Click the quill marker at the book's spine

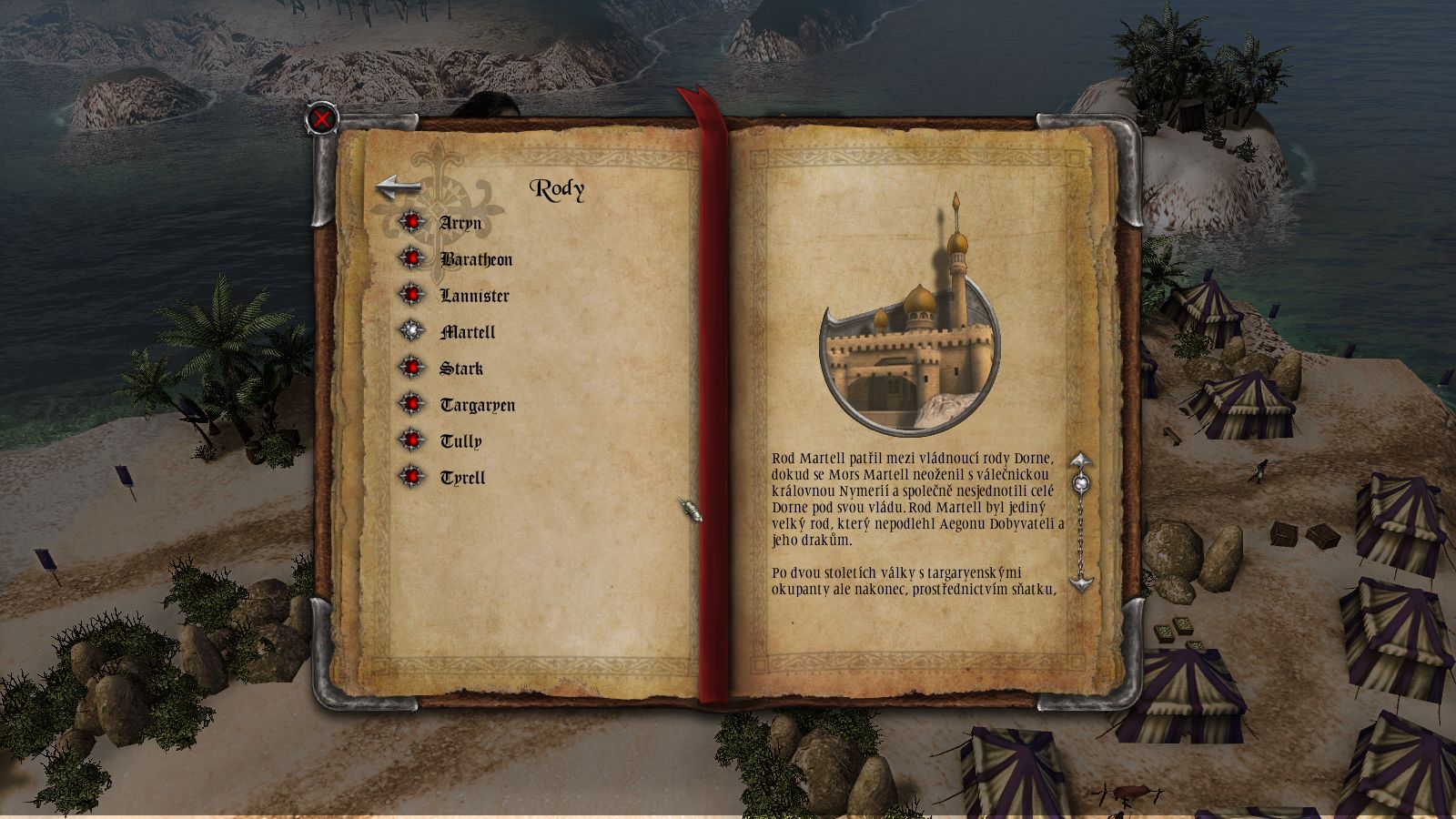click(689, 512)
